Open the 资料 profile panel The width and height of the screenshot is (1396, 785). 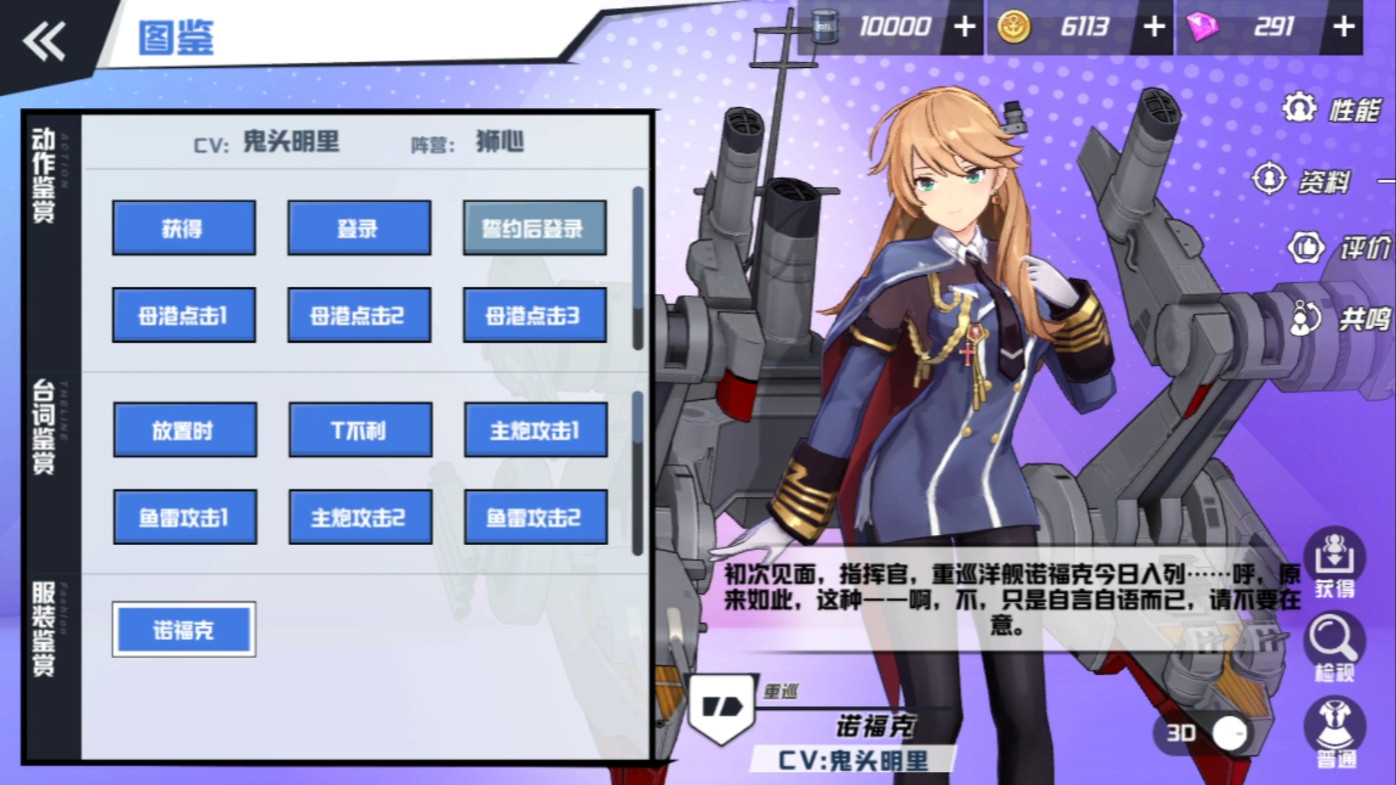click(x=1304, y=180)
